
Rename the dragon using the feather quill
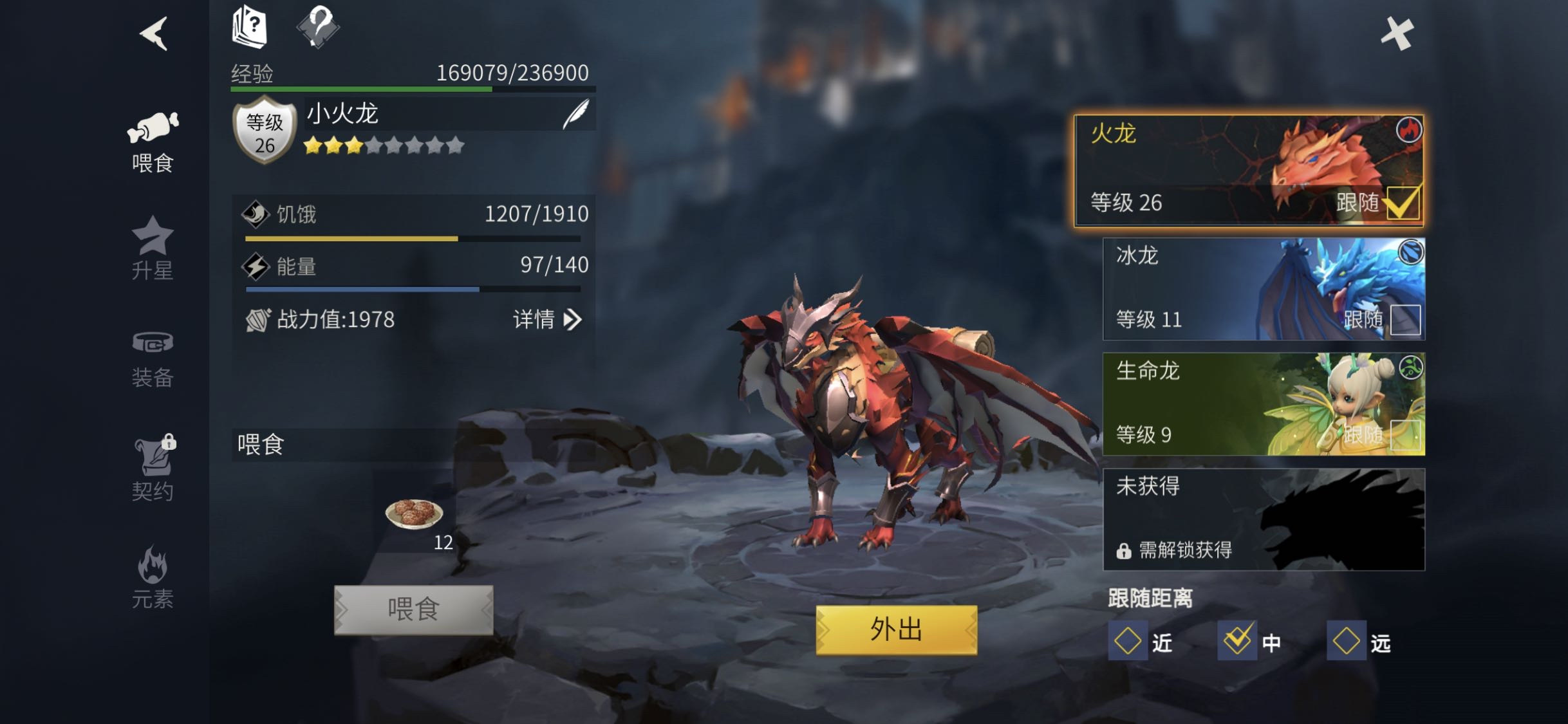[x=576, y=114]
